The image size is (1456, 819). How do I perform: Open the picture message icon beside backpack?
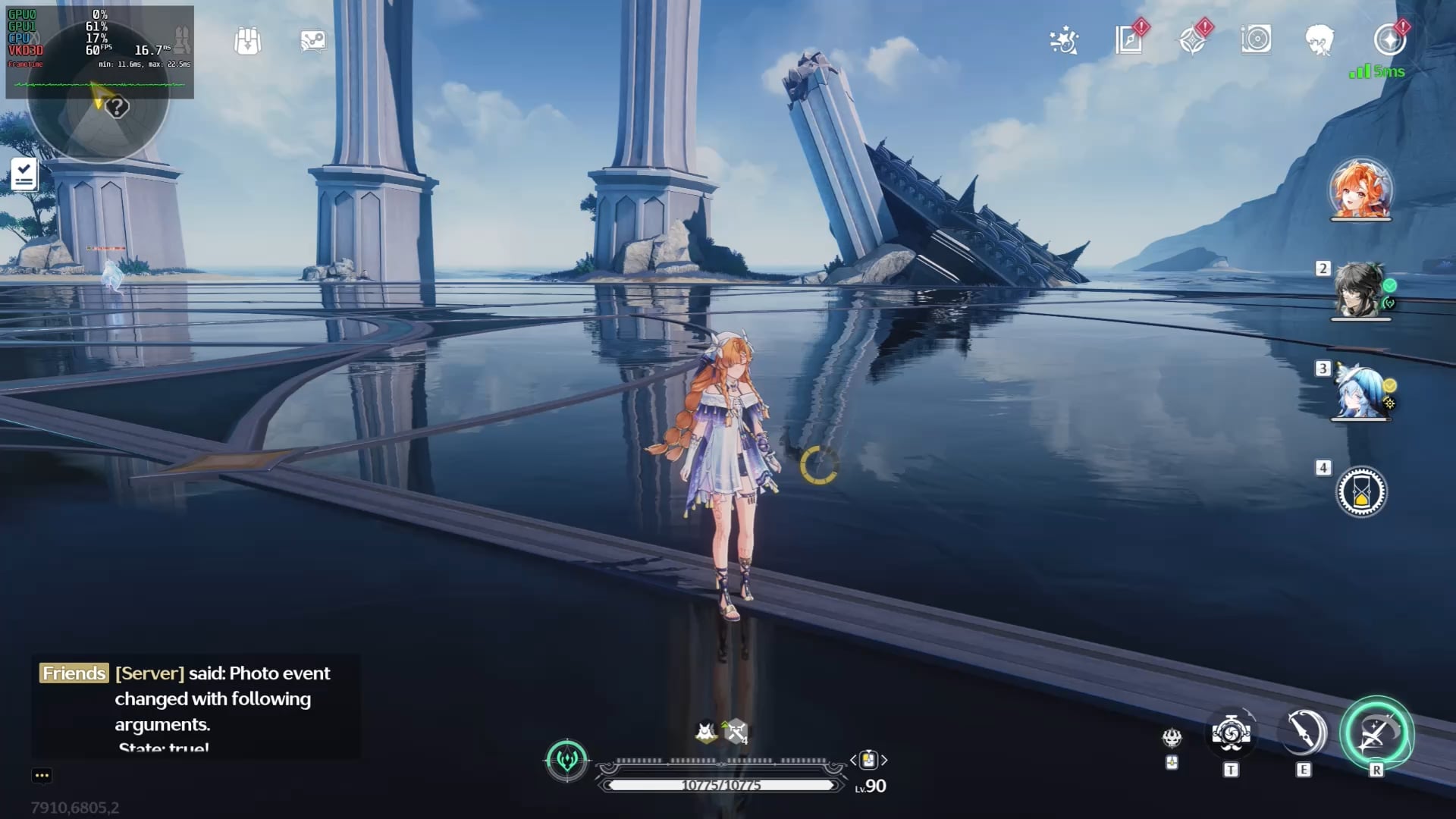[312, 41]
